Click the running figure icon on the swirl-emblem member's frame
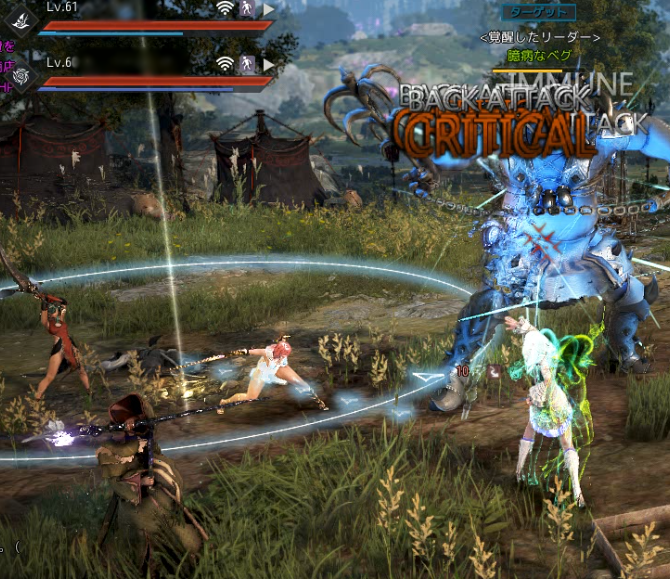The width and height of the screenshot is (670, 579). click(x=248, y=65)
